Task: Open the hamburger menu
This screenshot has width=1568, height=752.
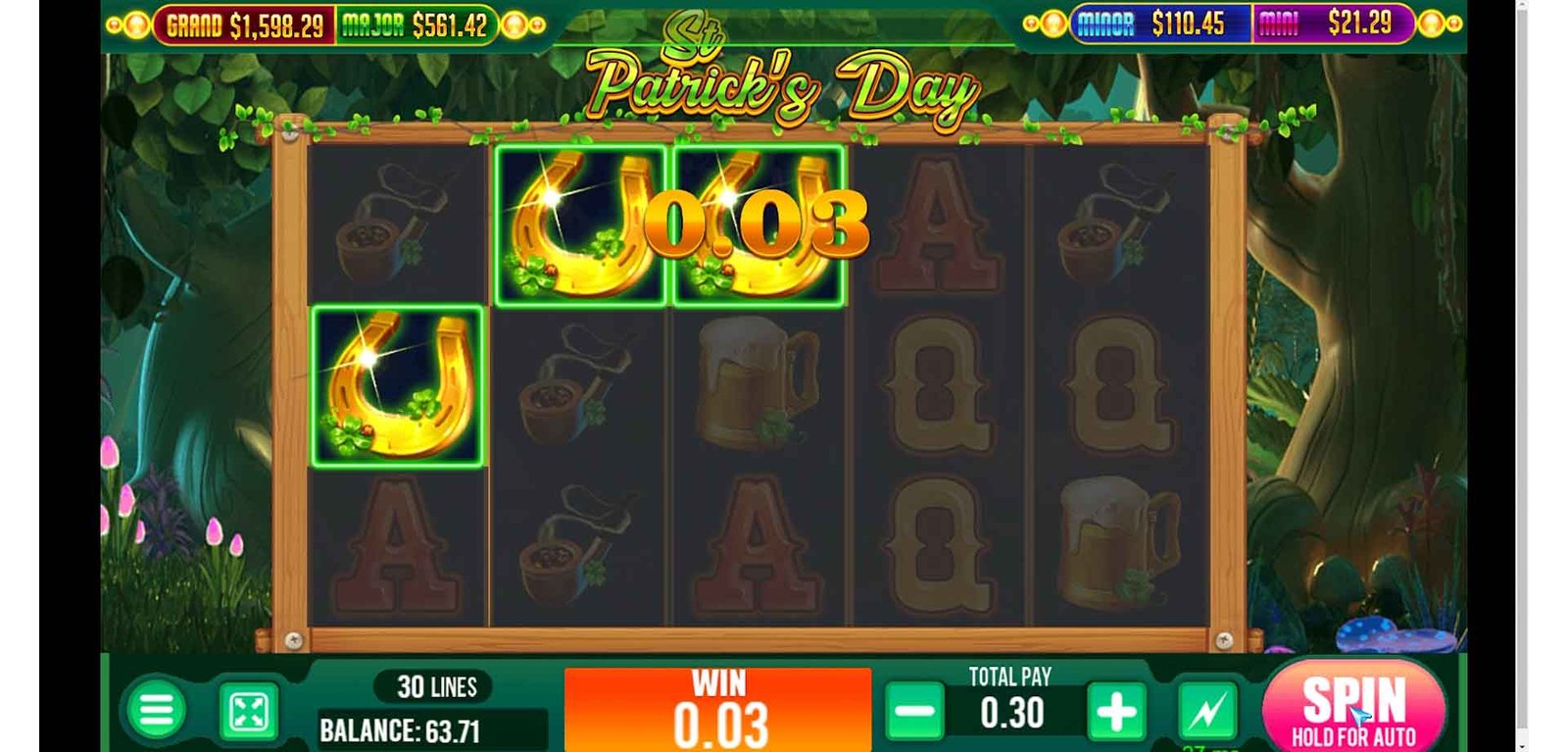Action: pyautogui.click(x=156, y=711)
